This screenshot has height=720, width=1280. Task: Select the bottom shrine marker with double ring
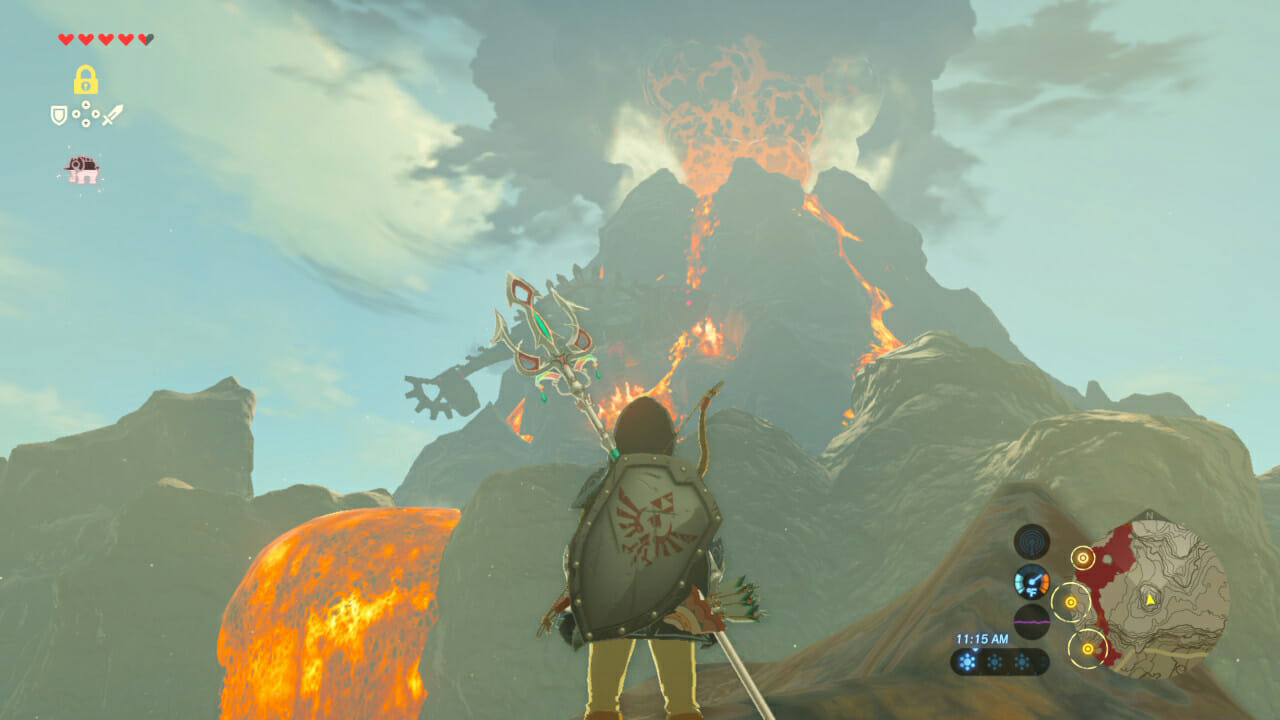pyautogui.click(x=1088, y=647)
